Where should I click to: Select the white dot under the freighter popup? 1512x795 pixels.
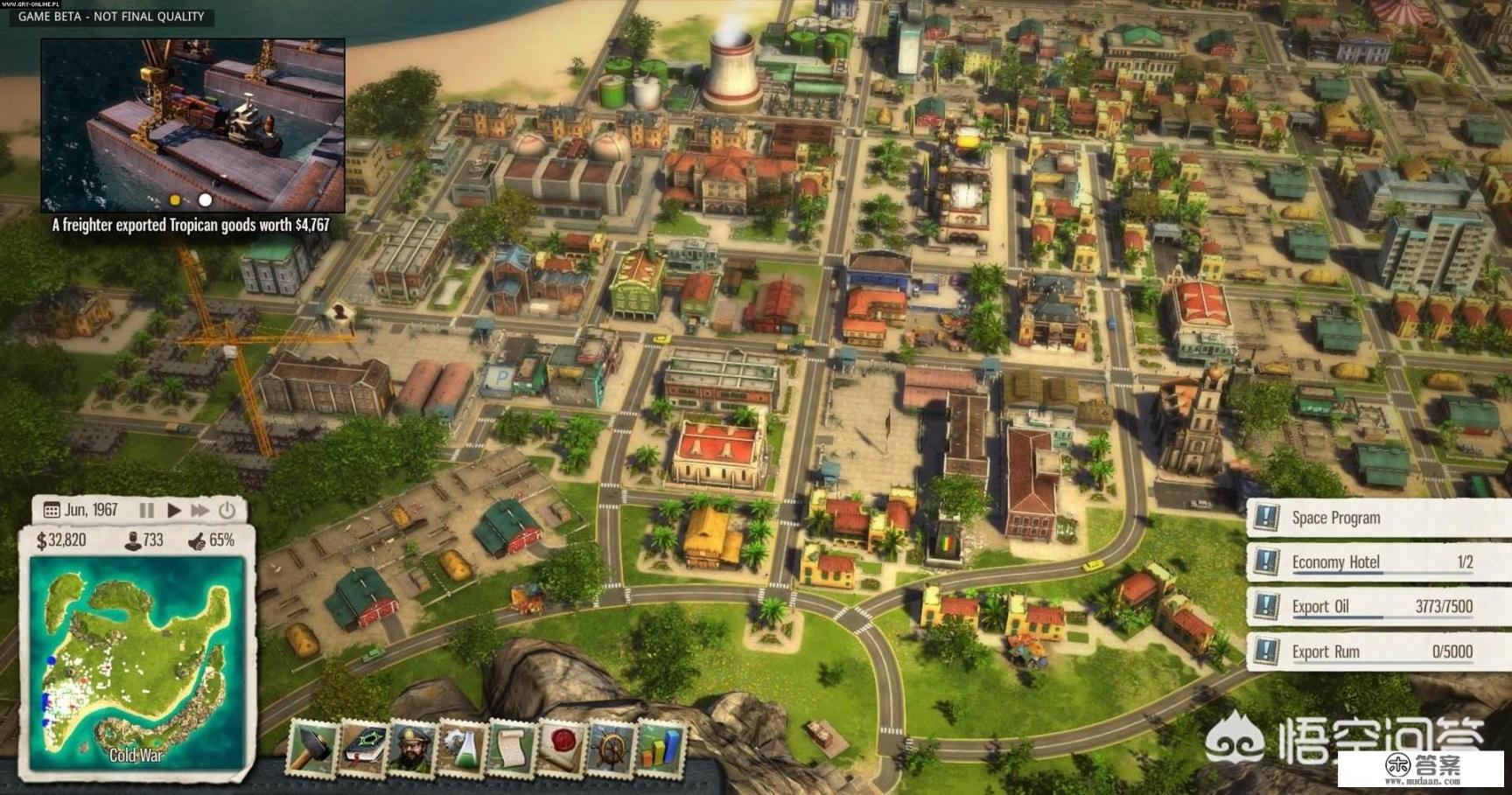coord(205,200)
